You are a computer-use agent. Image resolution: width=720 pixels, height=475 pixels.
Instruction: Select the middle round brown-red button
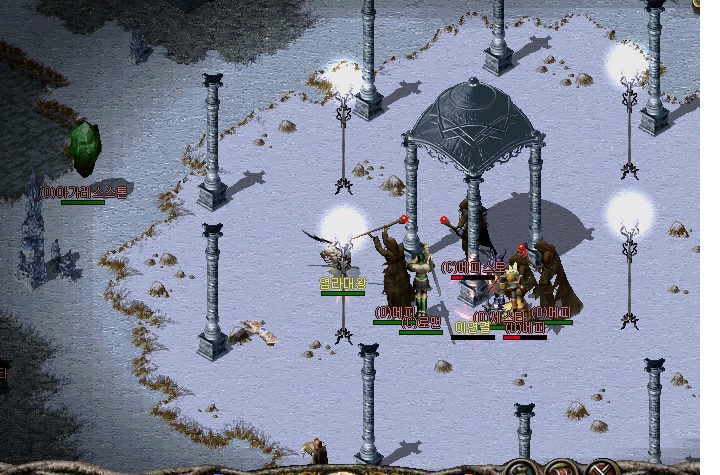563,470
